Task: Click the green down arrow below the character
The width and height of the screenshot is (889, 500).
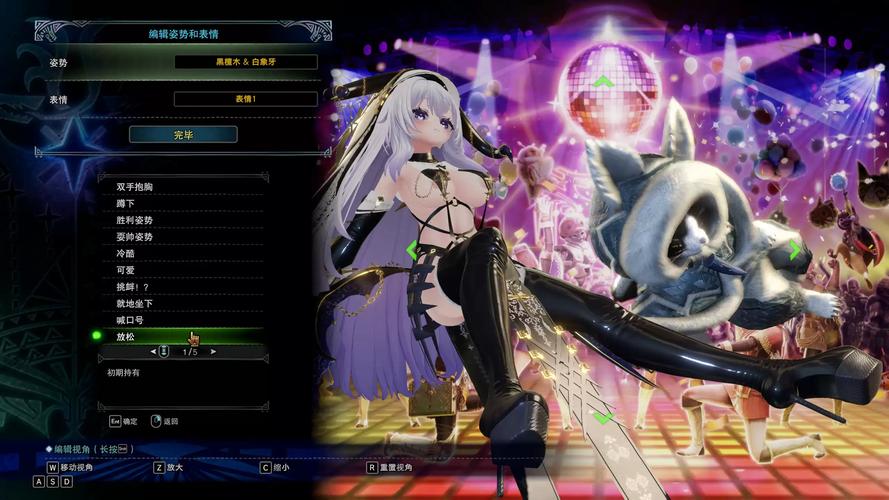Action: coord(603,417)
